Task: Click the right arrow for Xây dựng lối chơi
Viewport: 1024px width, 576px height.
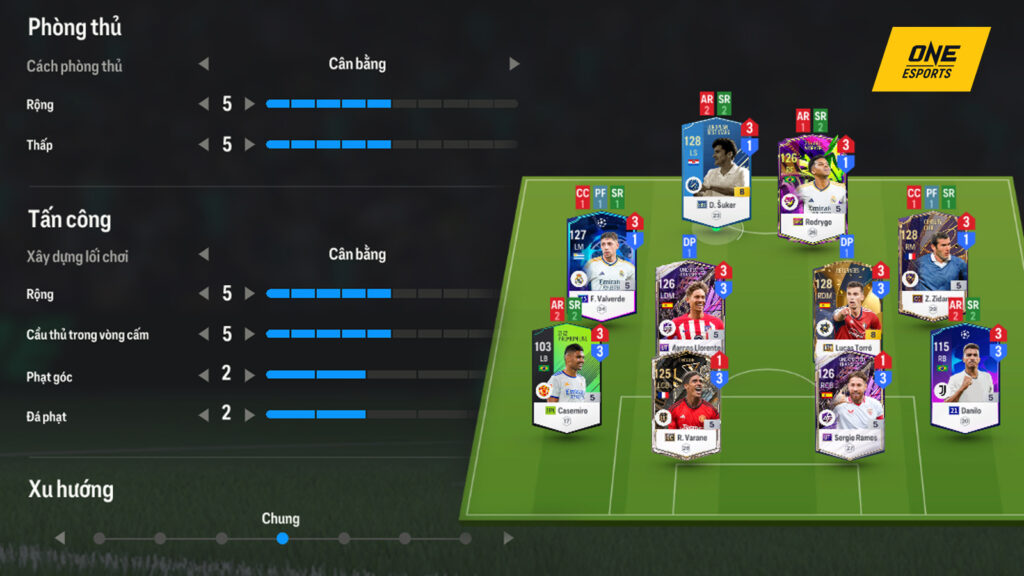Action: [514, 254]
